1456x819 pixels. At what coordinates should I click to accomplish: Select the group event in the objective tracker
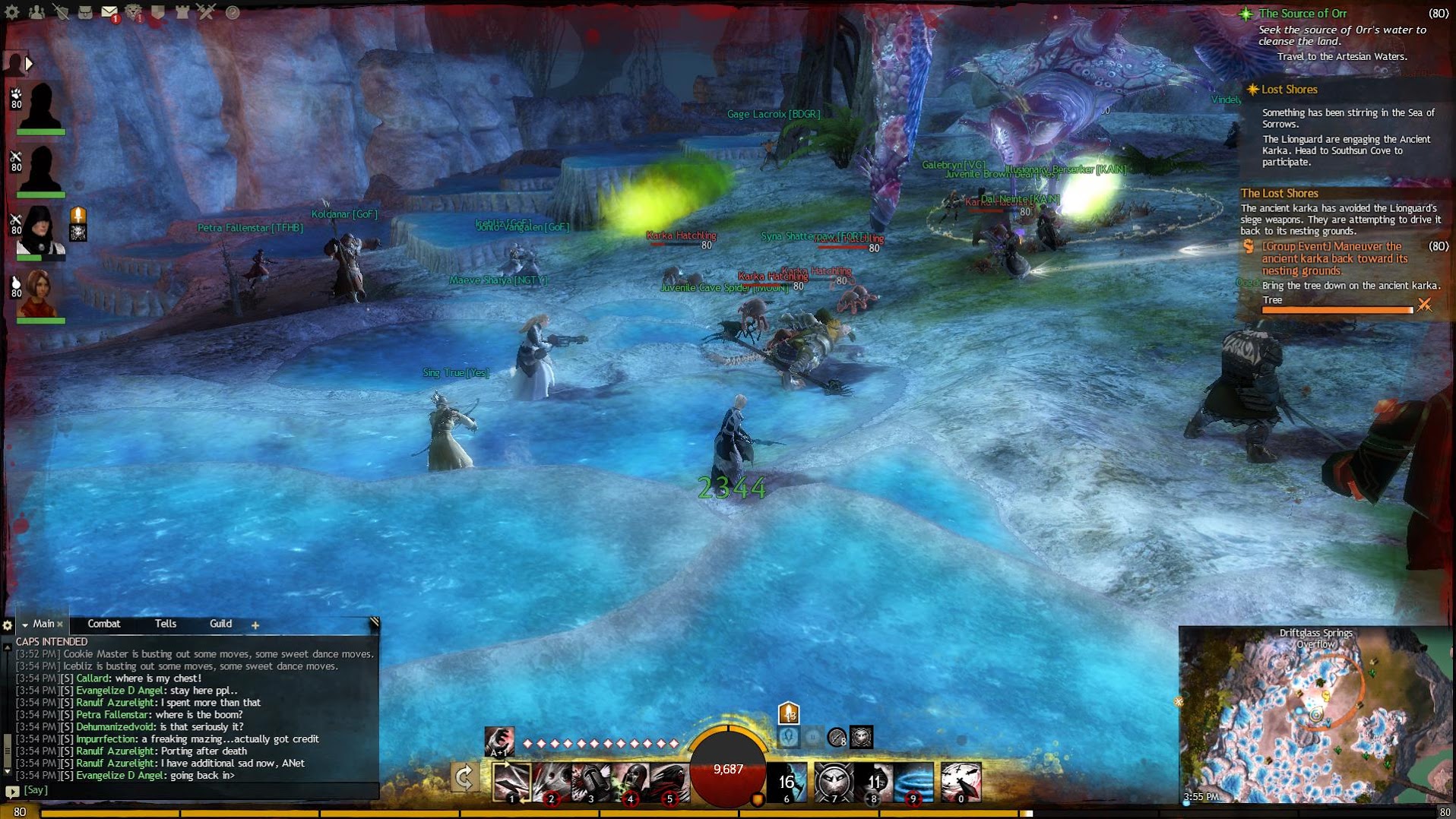[x=1334, y=258]
